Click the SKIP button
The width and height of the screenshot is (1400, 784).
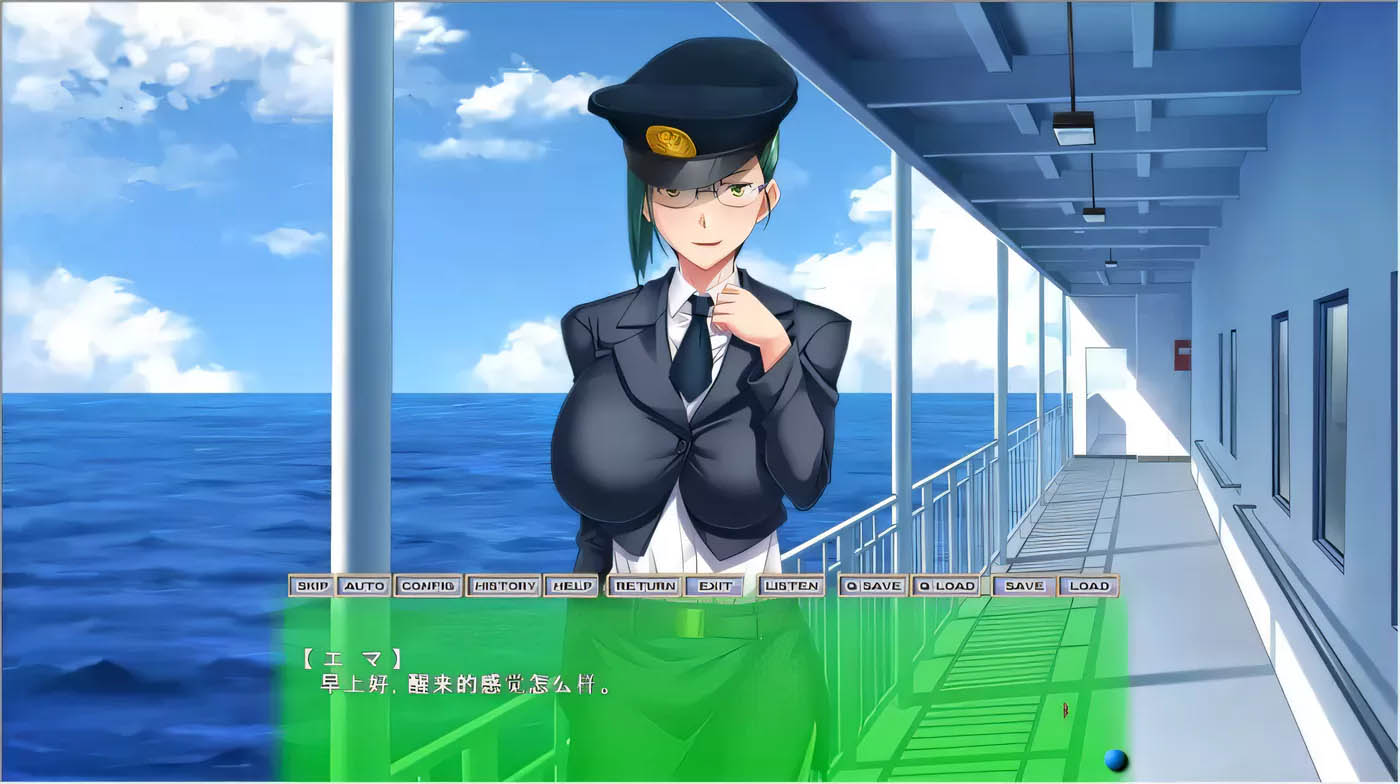point(312,586)
